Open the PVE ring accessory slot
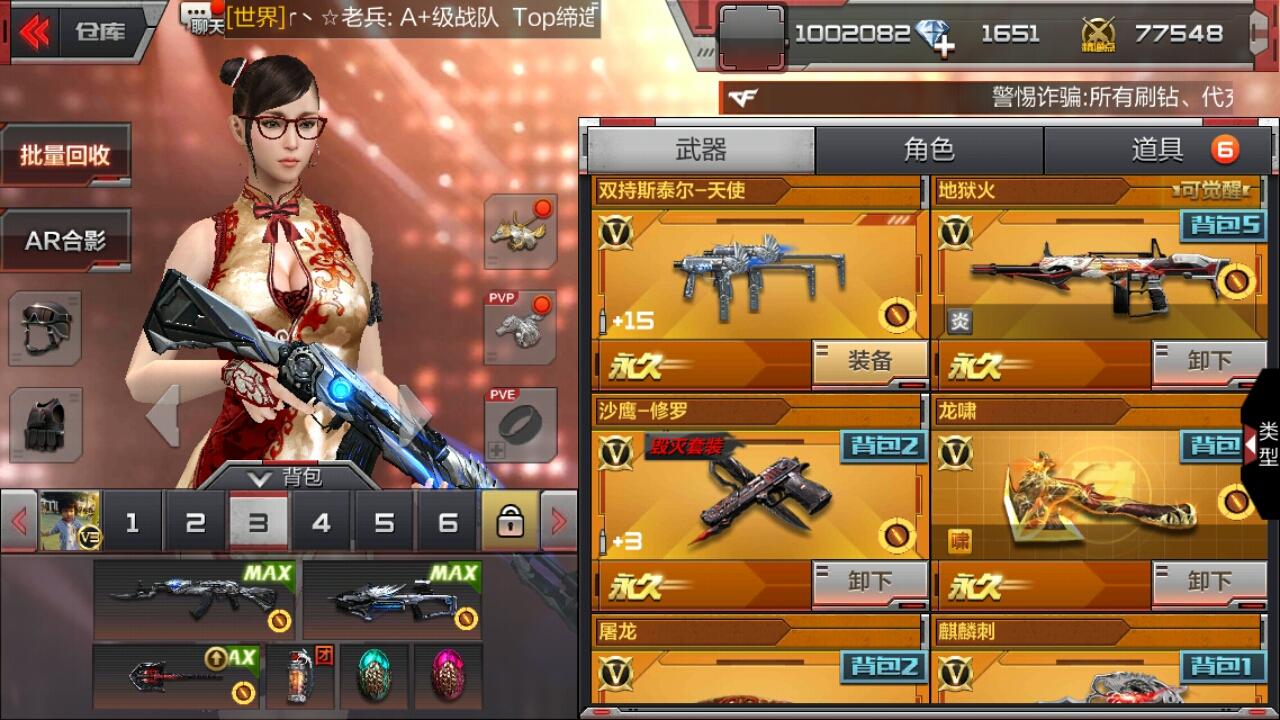The width and height of the screenshot is (1280, 720). point(520,424)
